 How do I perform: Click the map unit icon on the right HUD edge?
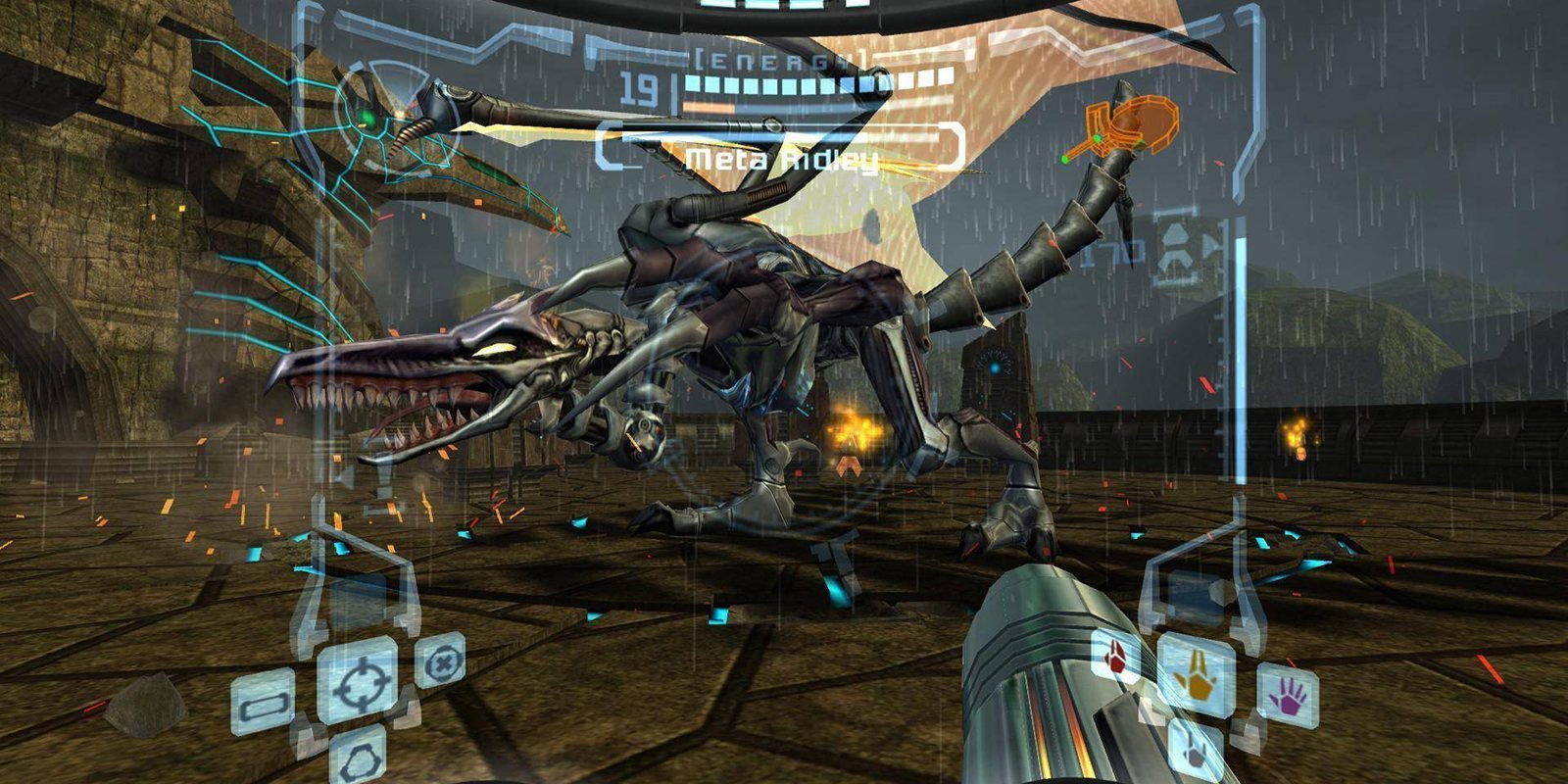click(x=1177, y=245)
